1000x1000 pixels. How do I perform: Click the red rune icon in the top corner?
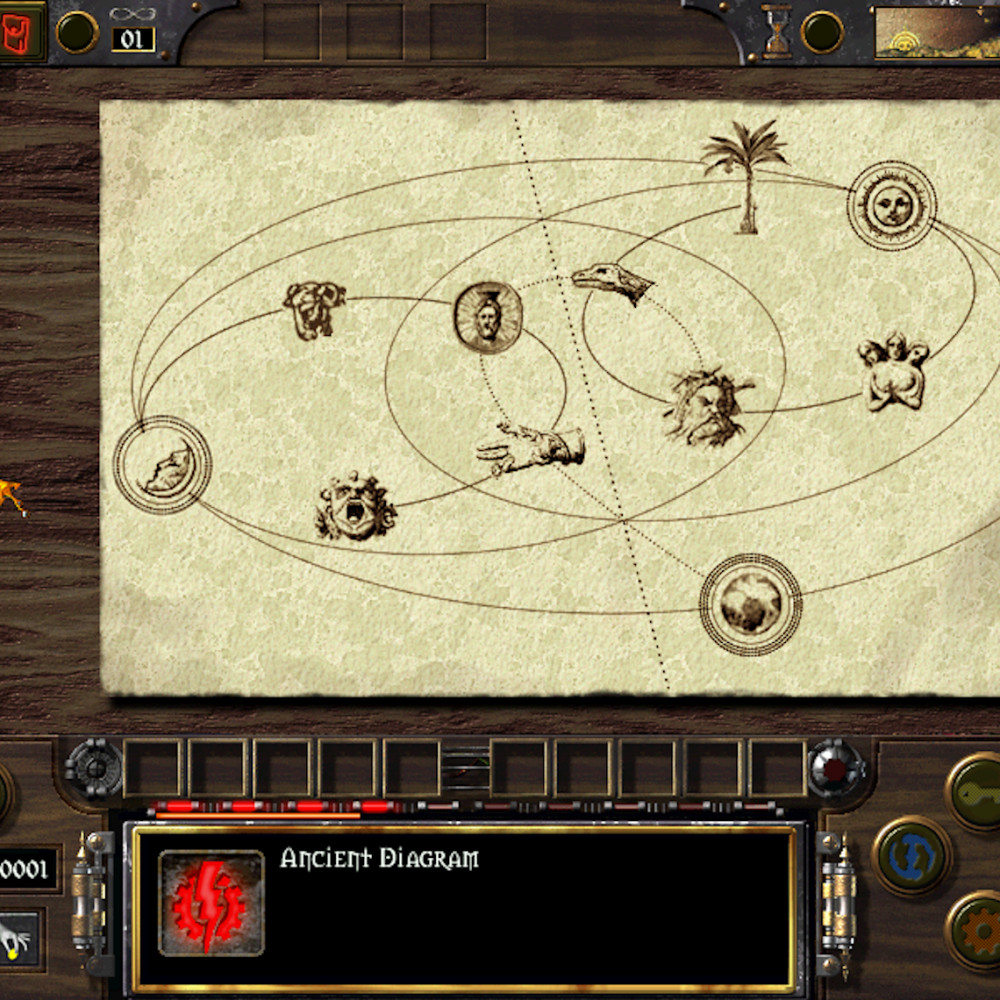coord(22,31)
